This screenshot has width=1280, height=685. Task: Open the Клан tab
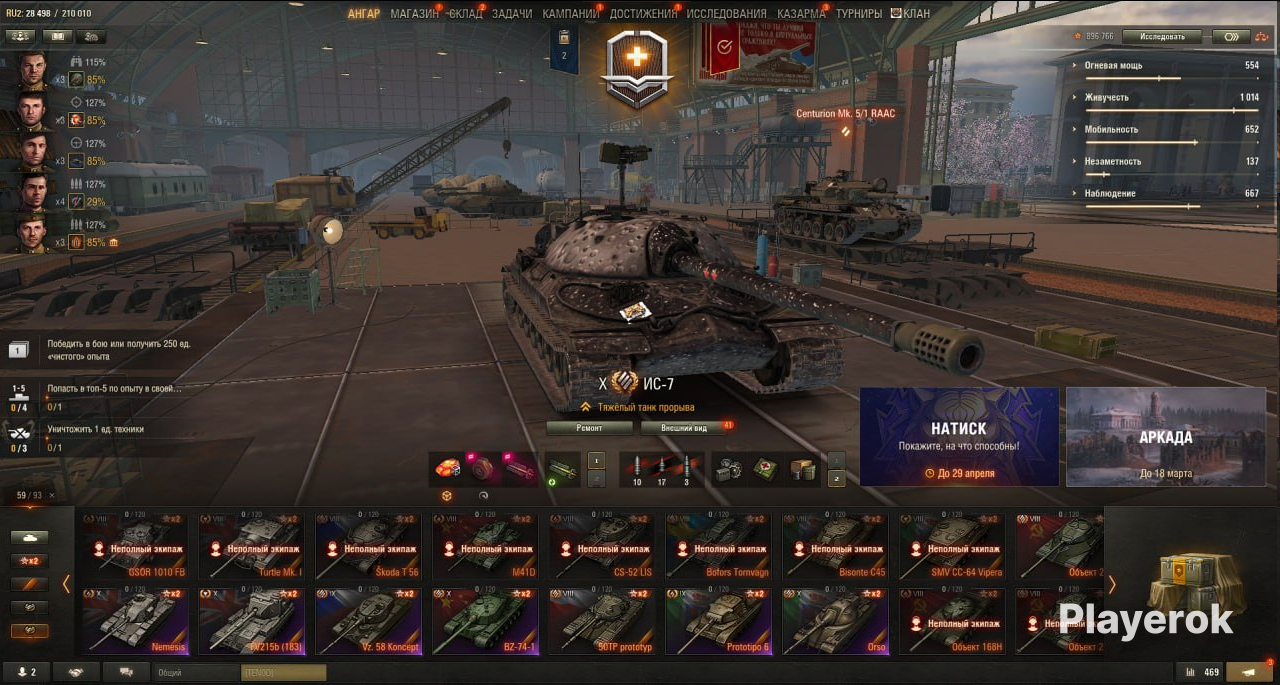click(x=911, y=14)
